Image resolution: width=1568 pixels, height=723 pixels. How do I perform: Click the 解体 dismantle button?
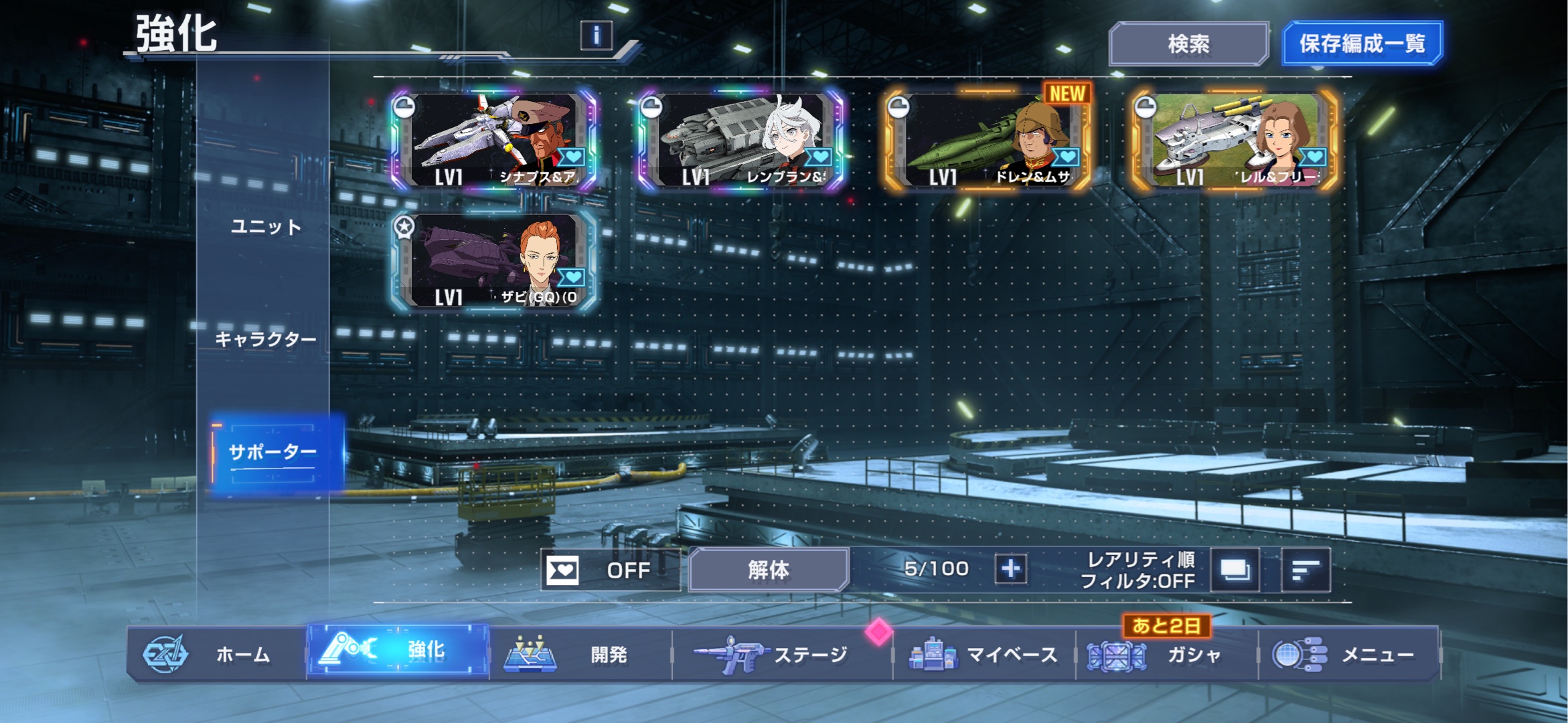769,570
